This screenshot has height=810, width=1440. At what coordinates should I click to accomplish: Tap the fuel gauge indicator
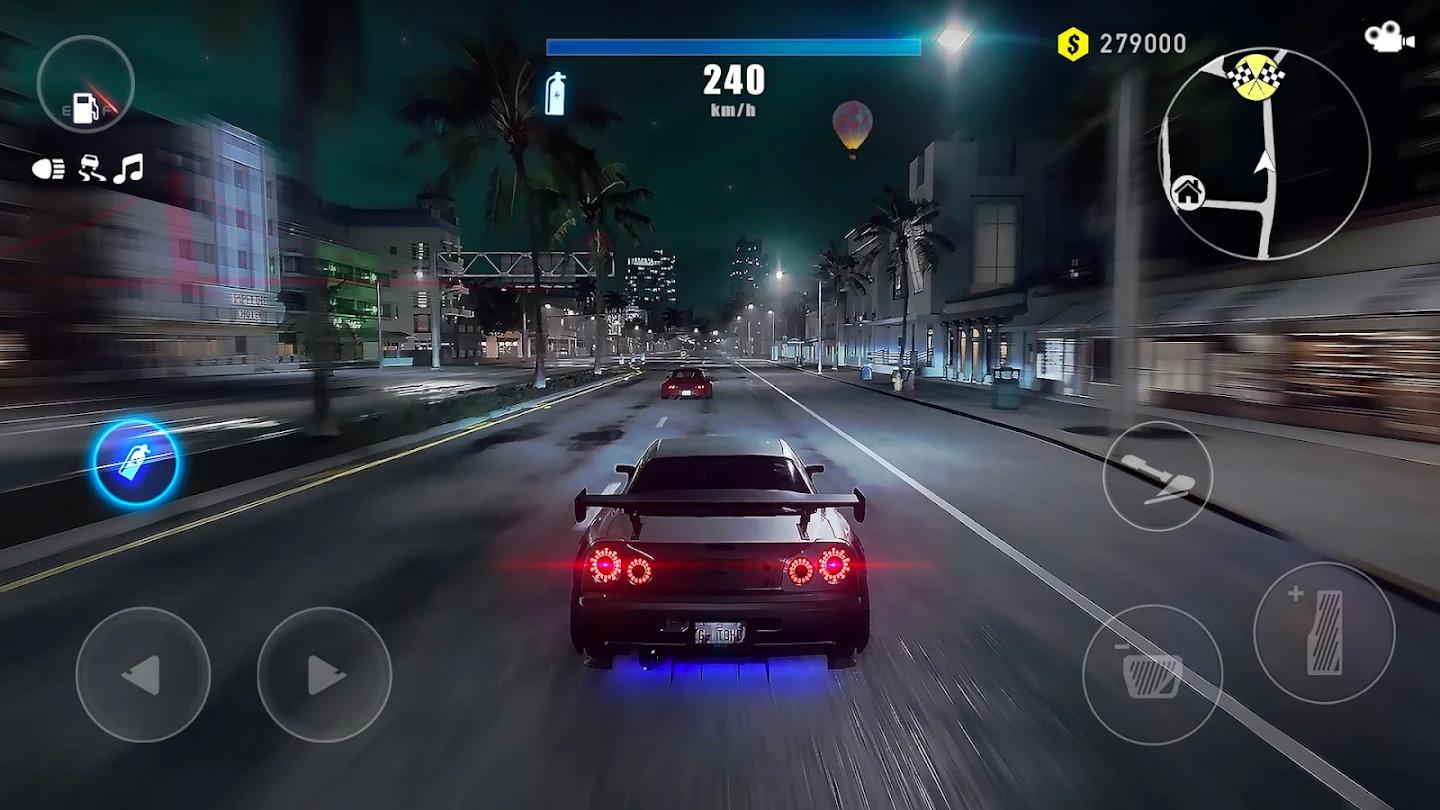pyautogui.click(x=85, y=85)
